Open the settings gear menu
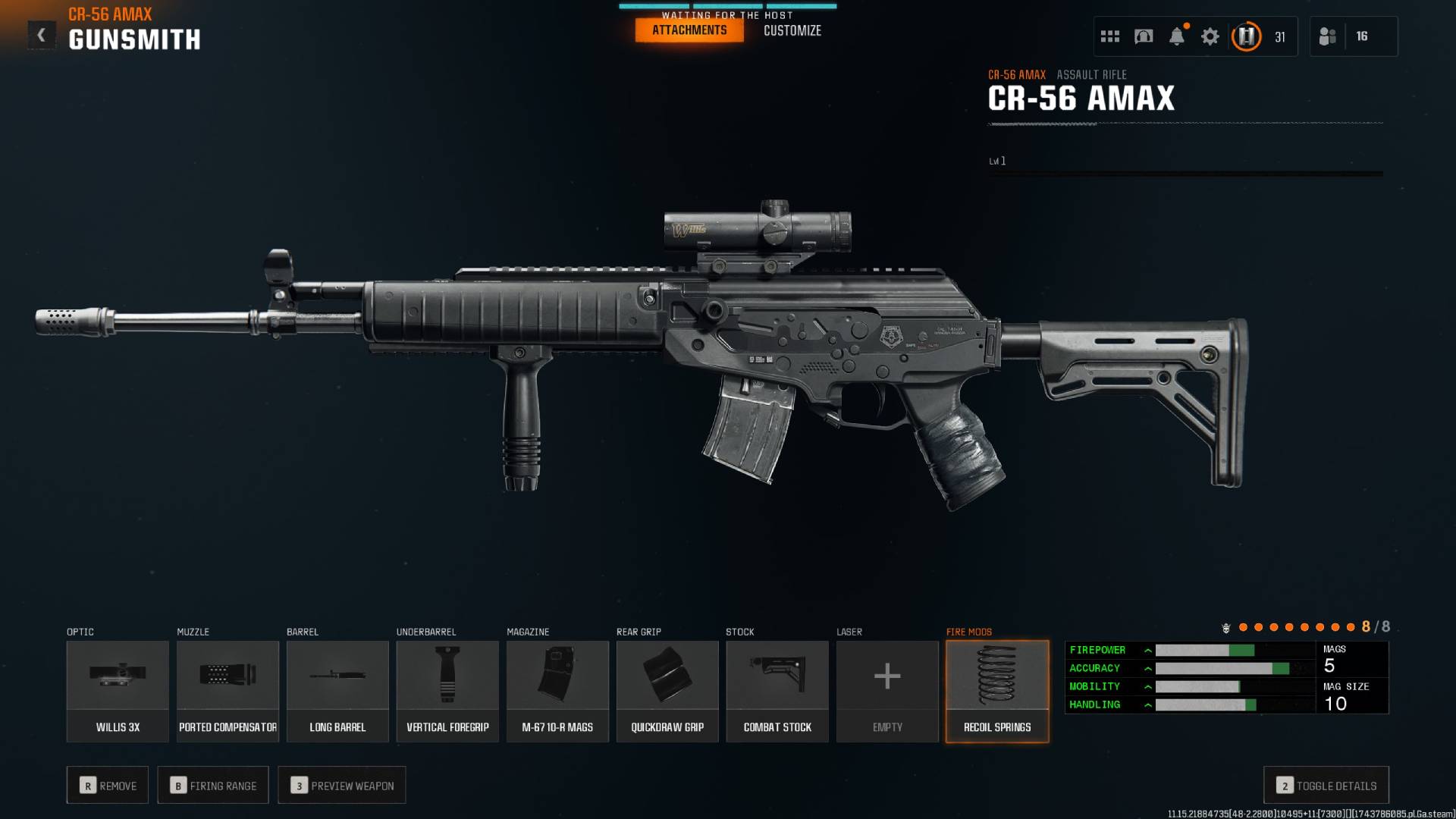 coord(1210,36)
